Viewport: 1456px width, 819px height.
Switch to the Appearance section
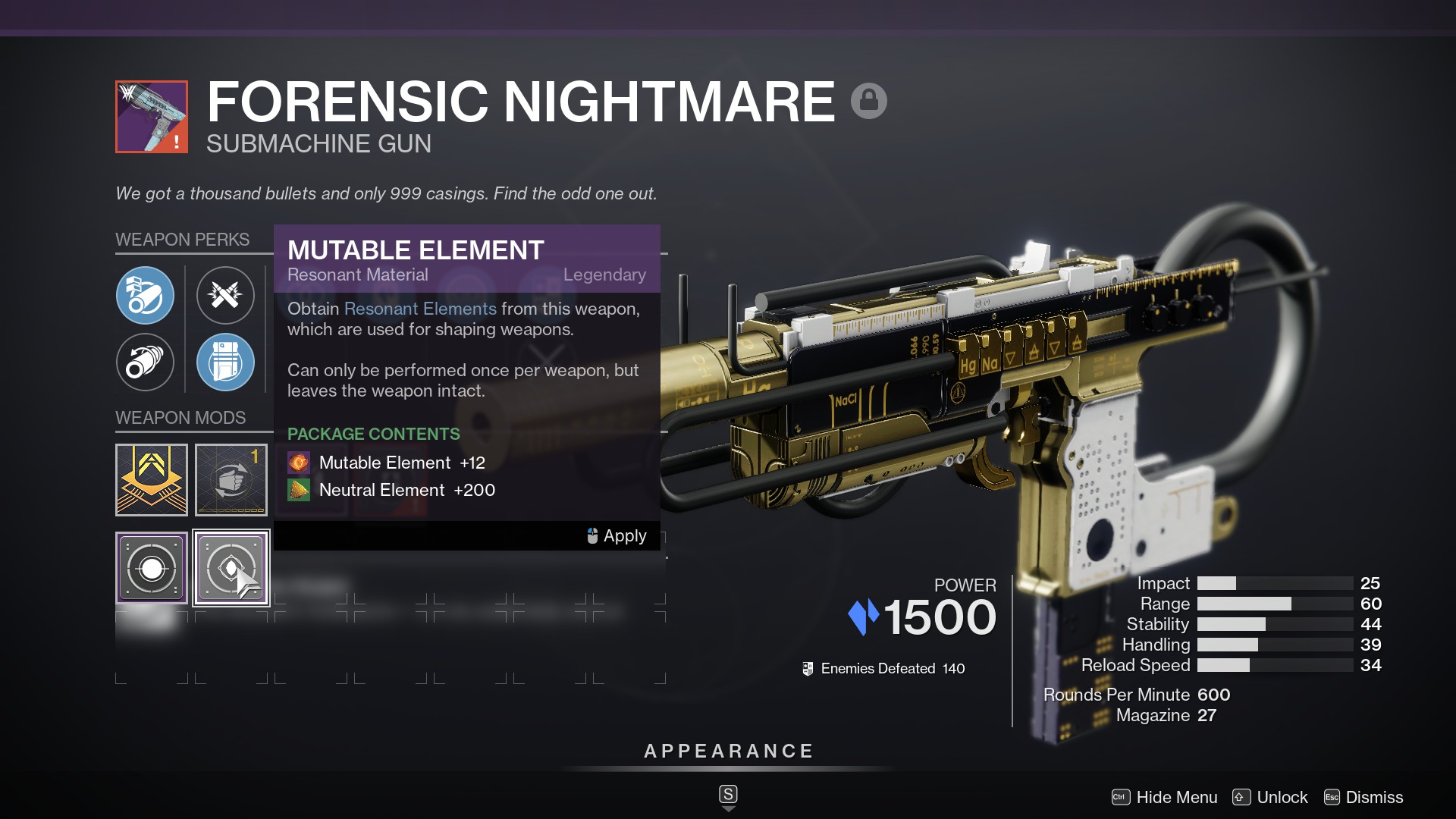728,751
